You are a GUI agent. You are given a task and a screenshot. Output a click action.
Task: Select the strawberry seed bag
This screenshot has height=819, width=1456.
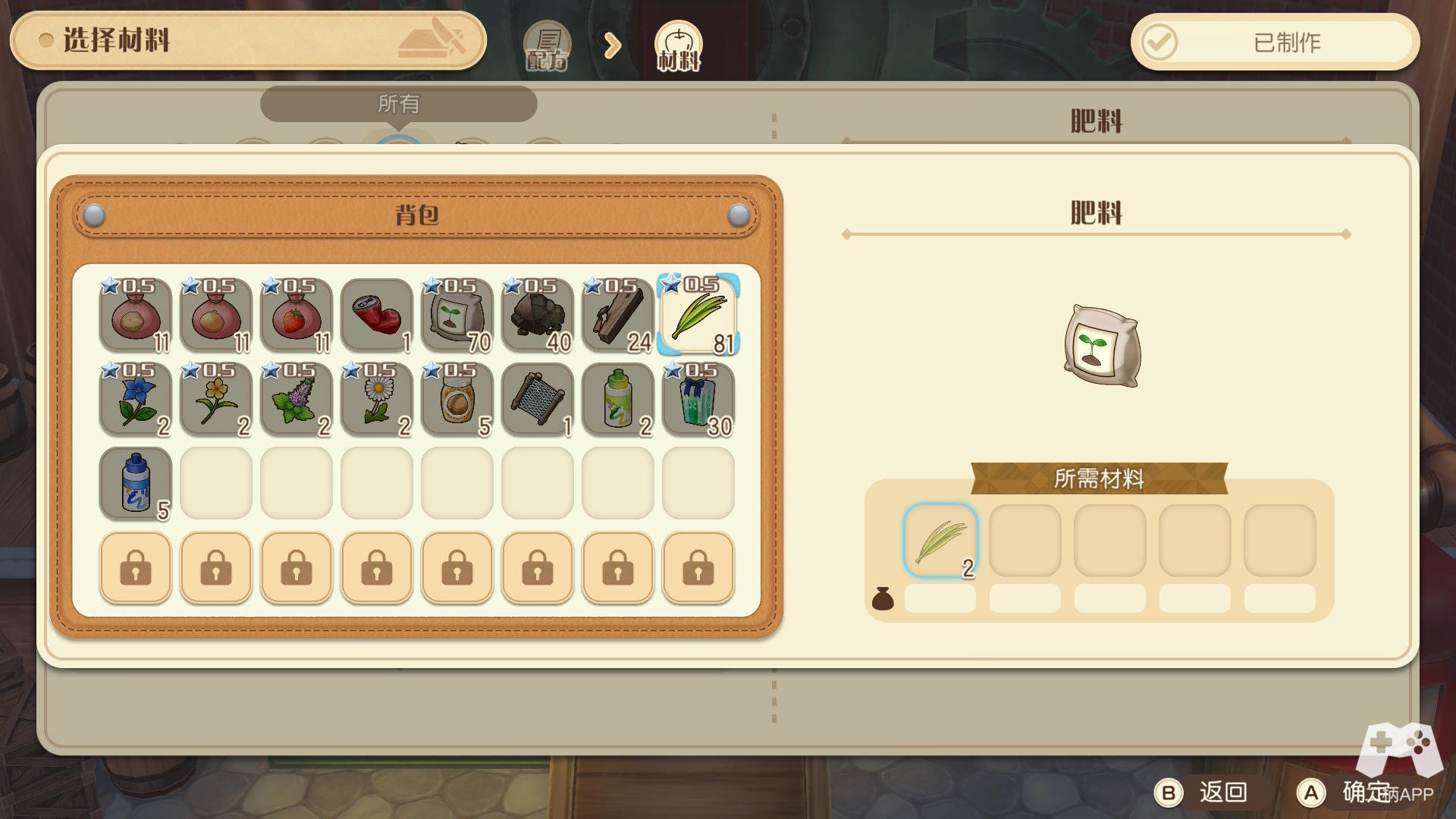click(x=296, y=315)
